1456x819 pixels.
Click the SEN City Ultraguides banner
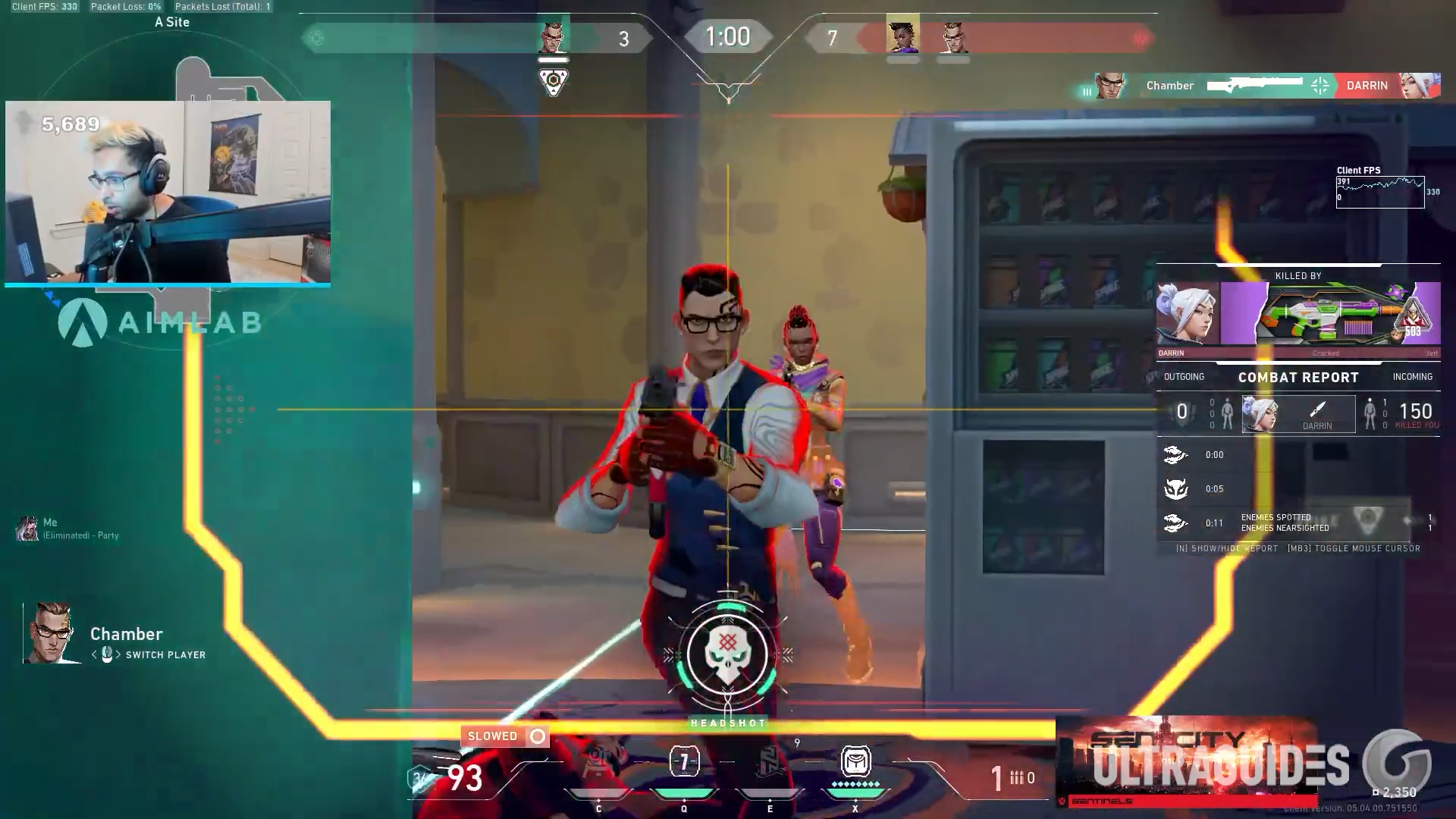(x=1185, y=761)
